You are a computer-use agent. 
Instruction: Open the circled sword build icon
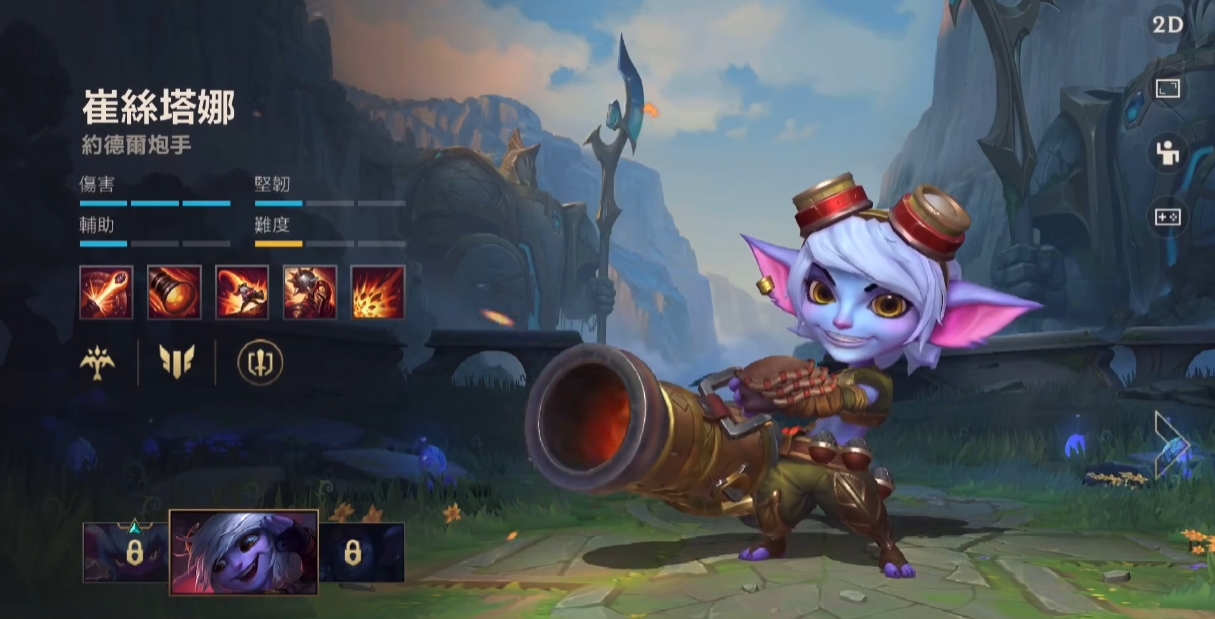pyautogui.click(x=260, y=362)
